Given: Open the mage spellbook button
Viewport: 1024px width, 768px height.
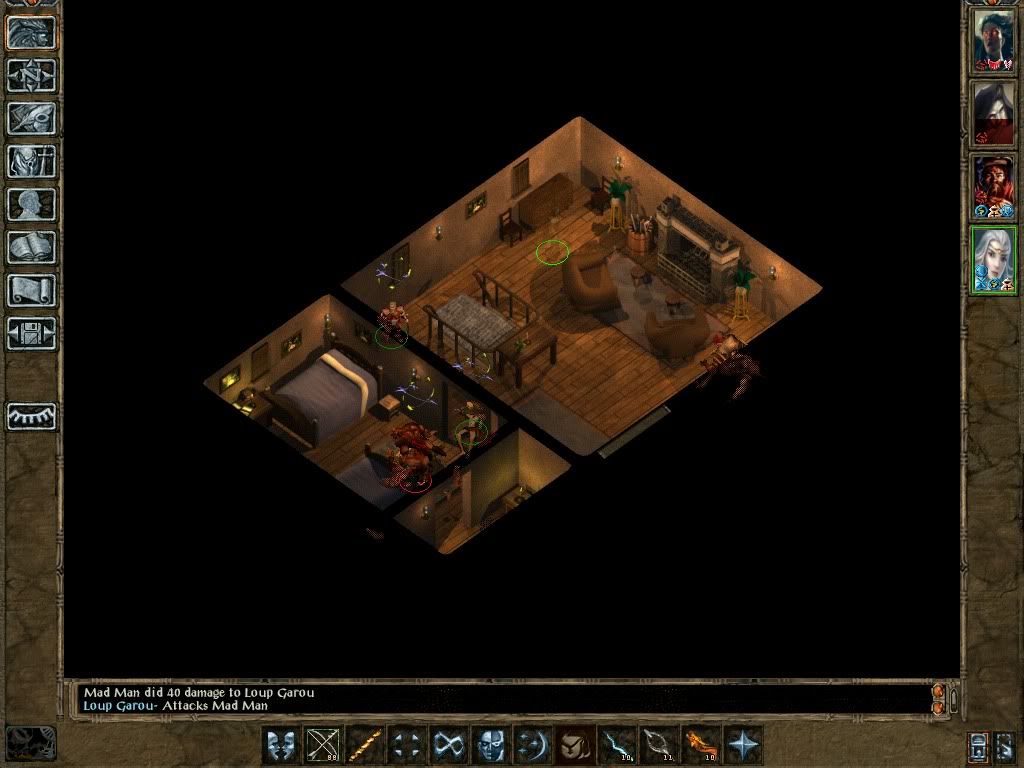Looking at the screenshot, I should pos(31,247).
